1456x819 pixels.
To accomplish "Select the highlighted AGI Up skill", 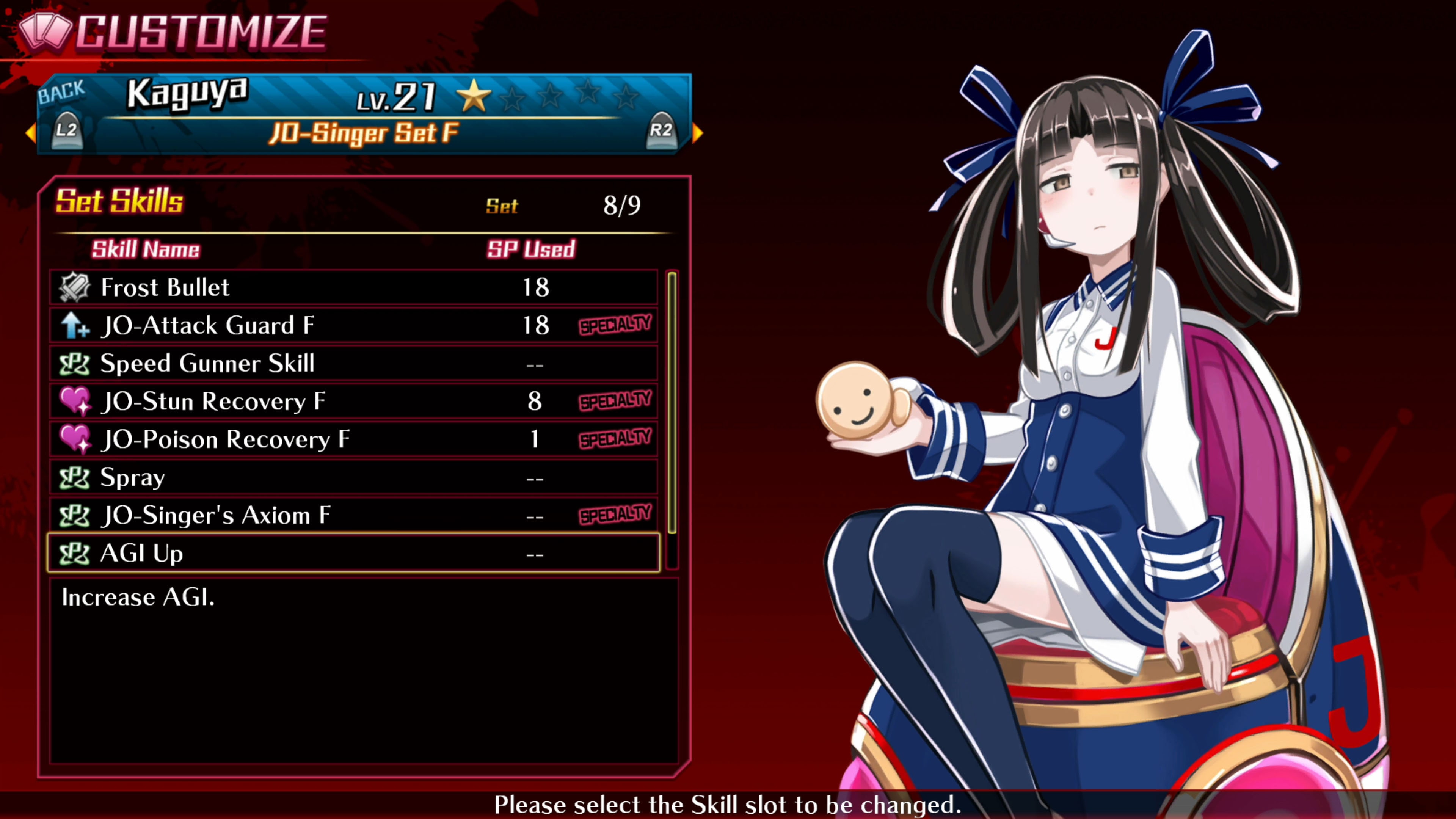I will pos(353,553).
